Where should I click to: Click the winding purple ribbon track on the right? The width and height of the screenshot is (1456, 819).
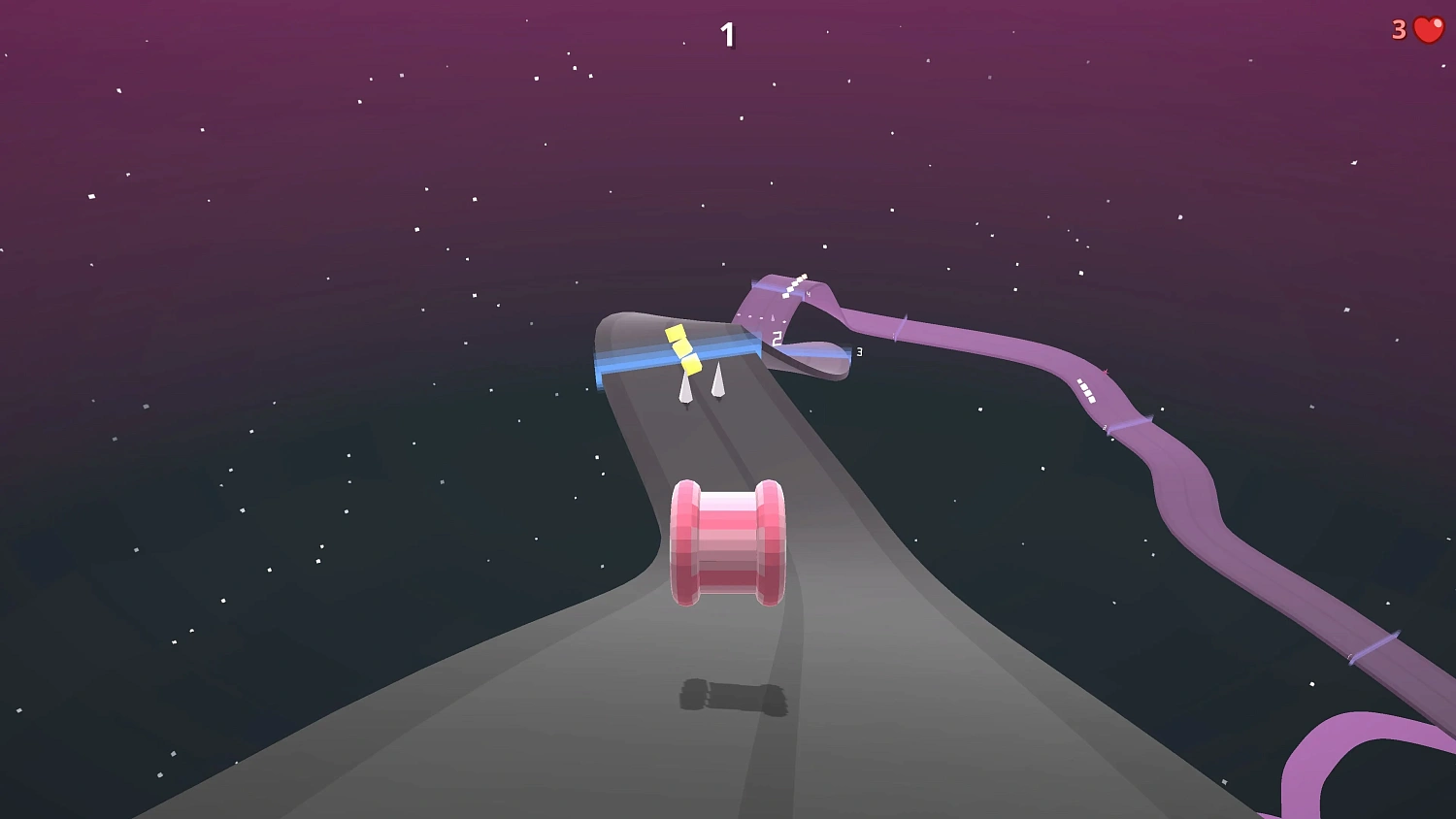tap(1194, 505)
